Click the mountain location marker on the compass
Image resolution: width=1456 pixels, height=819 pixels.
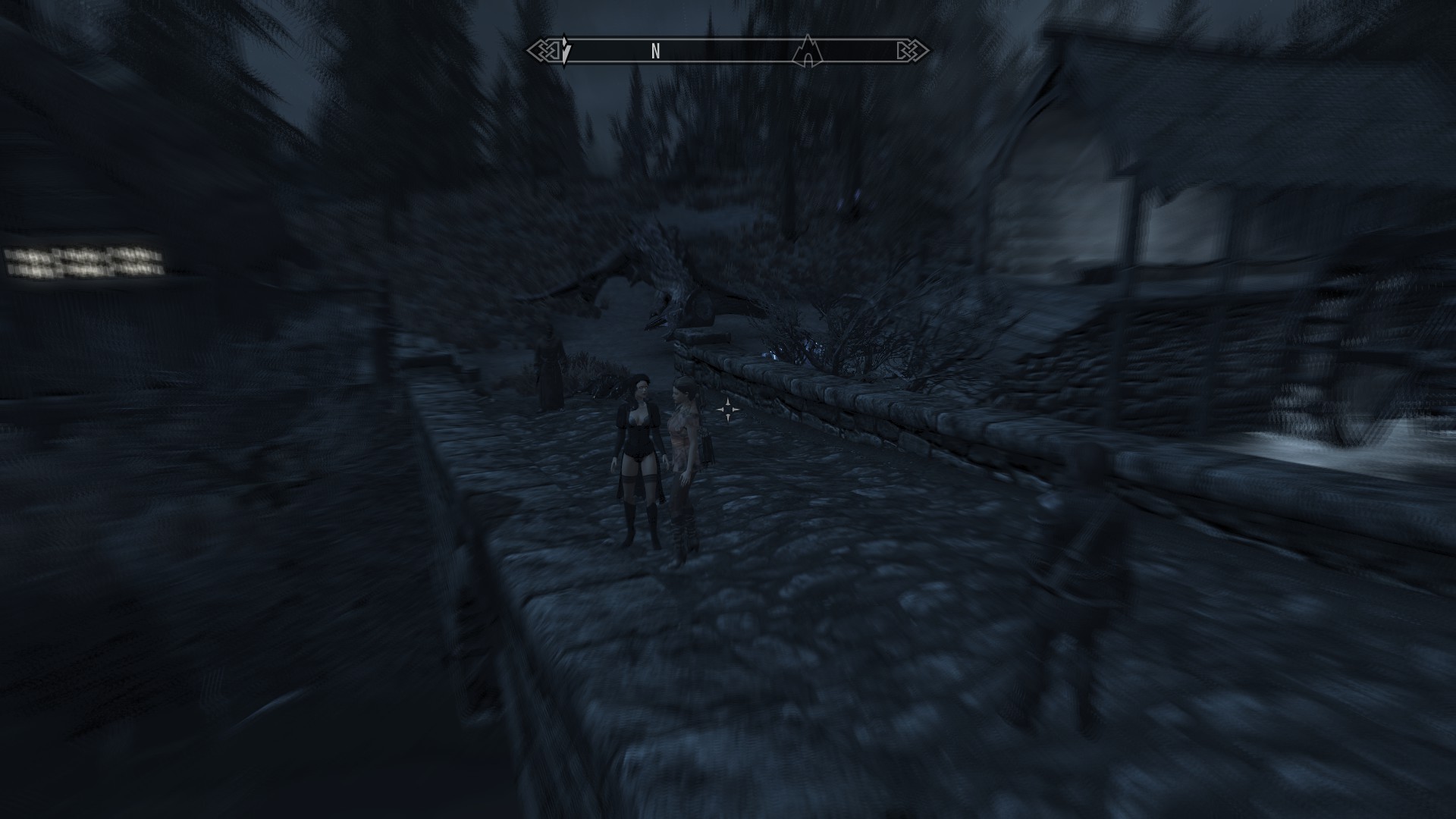[808, 50]
